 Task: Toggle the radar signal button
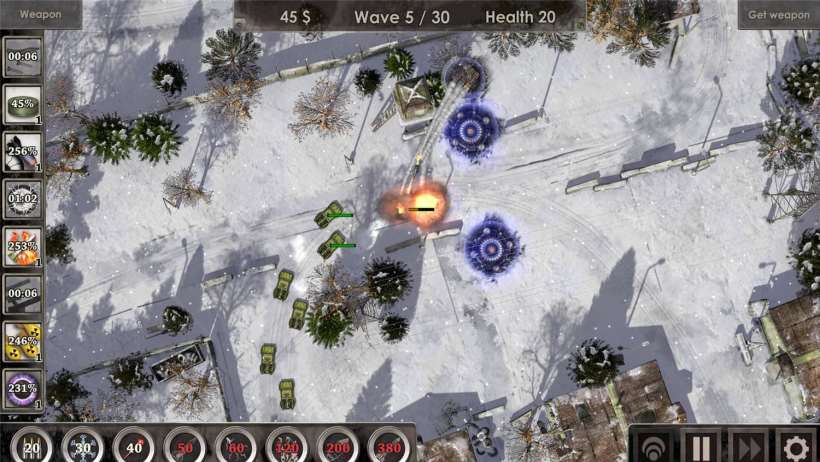652,446
